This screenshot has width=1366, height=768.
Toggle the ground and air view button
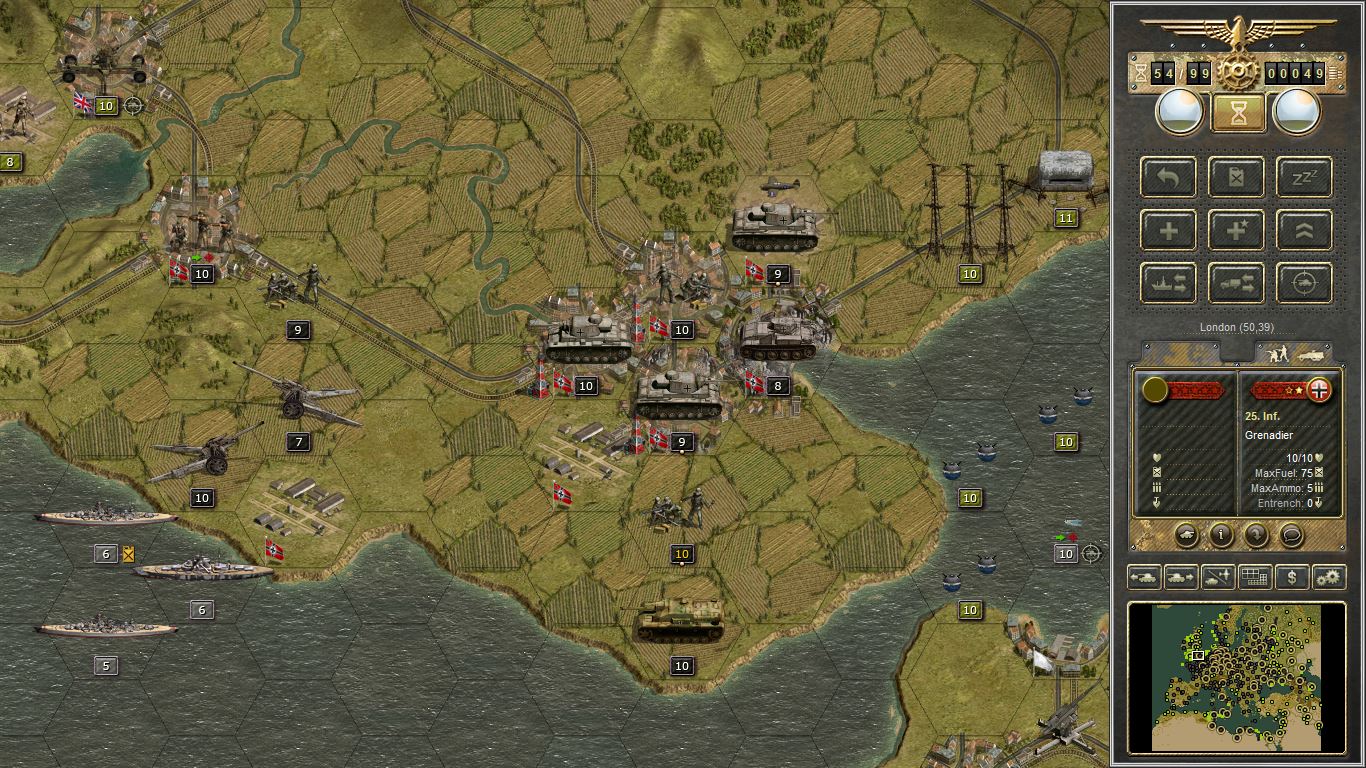1218,577
